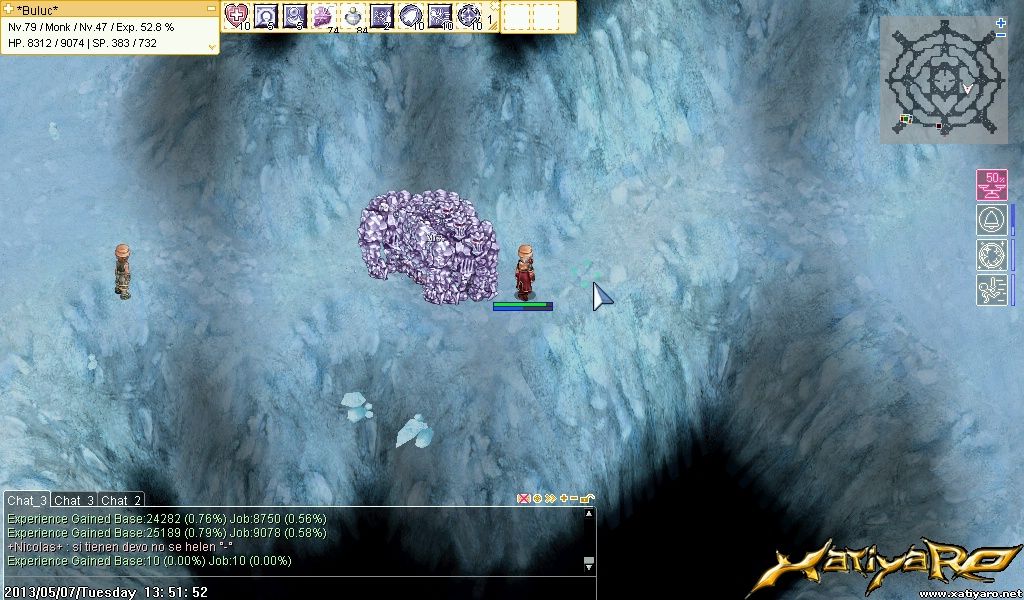Screen dimensions: 1024x600
Task: Select the white potion bottle slot
Action: [x=352, y=15]
